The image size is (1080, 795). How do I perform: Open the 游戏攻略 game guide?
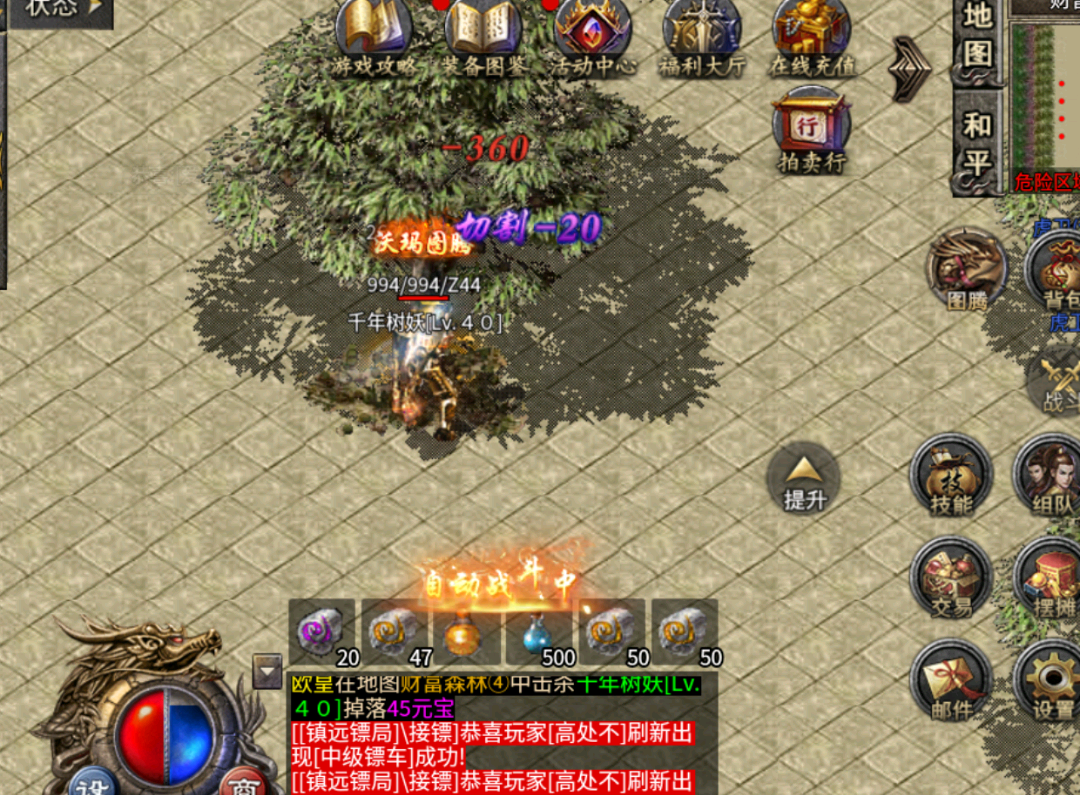tap(375, 35)
